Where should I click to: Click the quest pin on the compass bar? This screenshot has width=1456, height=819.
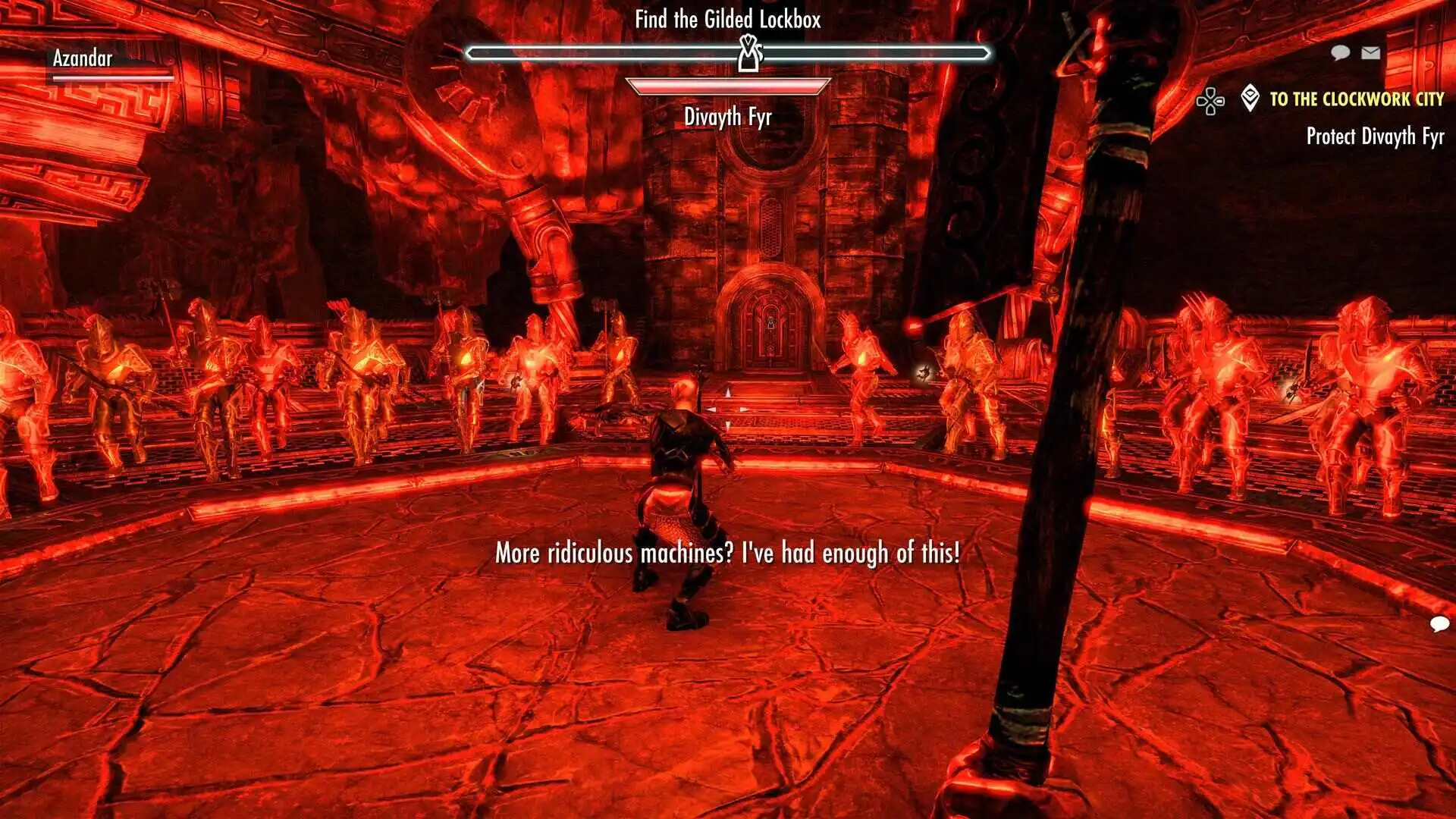click(750, 54)
